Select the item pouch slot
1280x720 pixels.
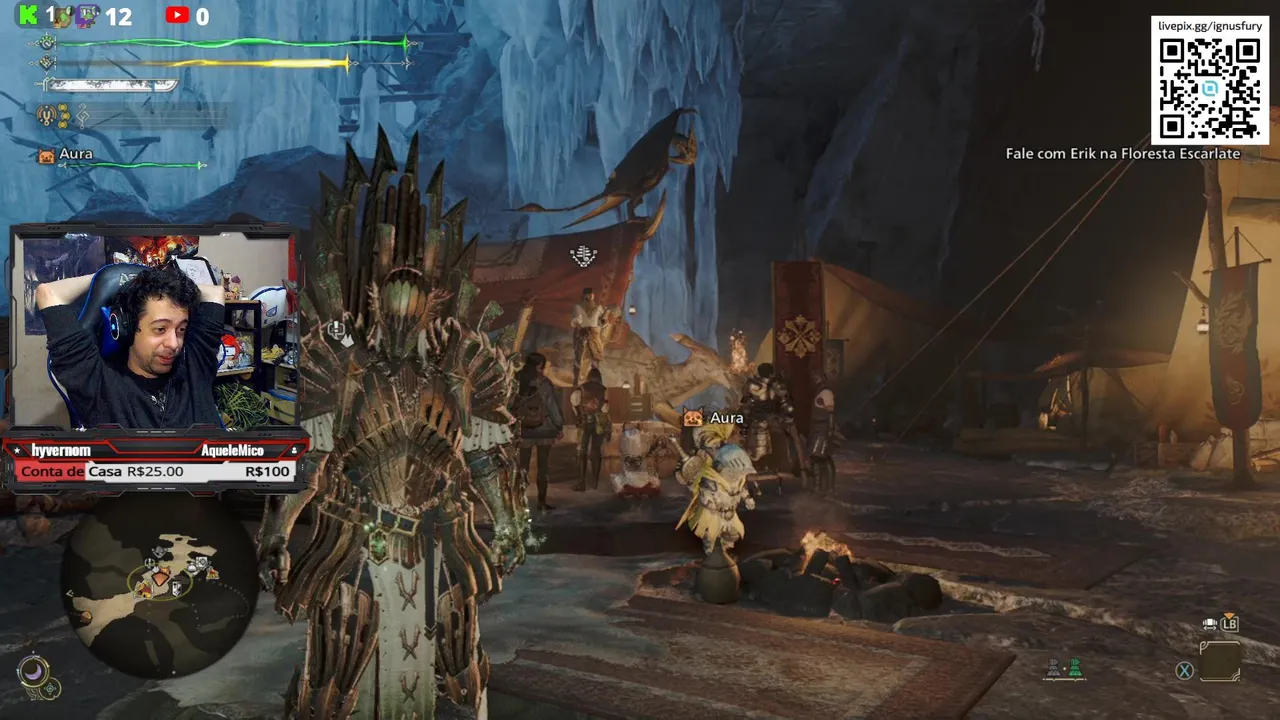(x=1219, y=661)
